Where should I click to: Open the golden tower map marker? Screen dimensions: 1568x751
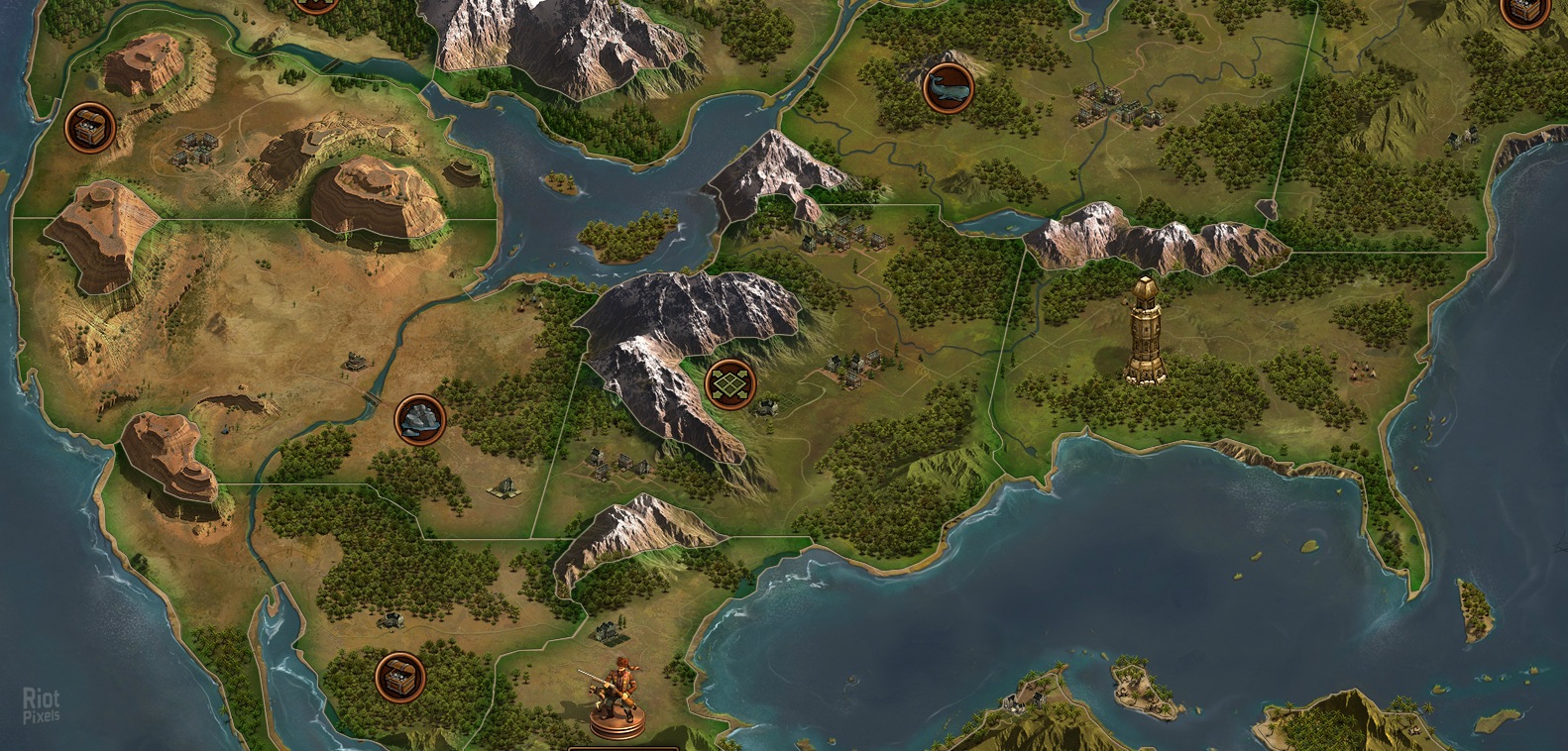click(1147, 330)
